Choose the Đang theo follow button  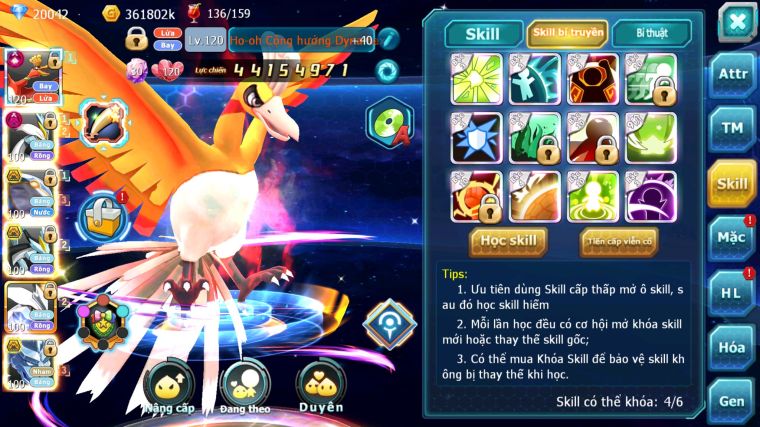(x=246, y=388)
